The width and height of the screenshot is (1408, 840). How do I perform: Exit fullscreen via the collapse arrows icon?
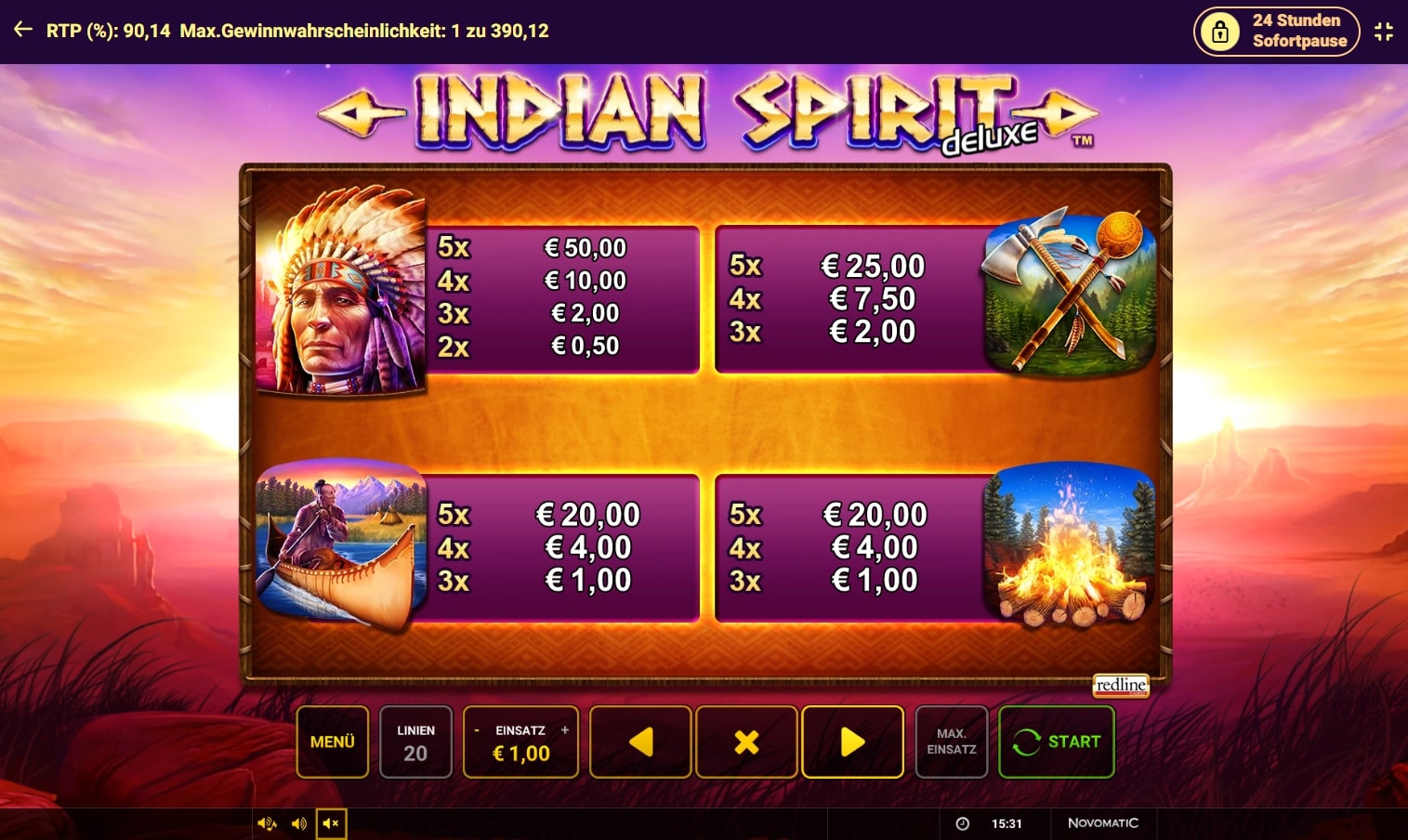point(1382,31)
